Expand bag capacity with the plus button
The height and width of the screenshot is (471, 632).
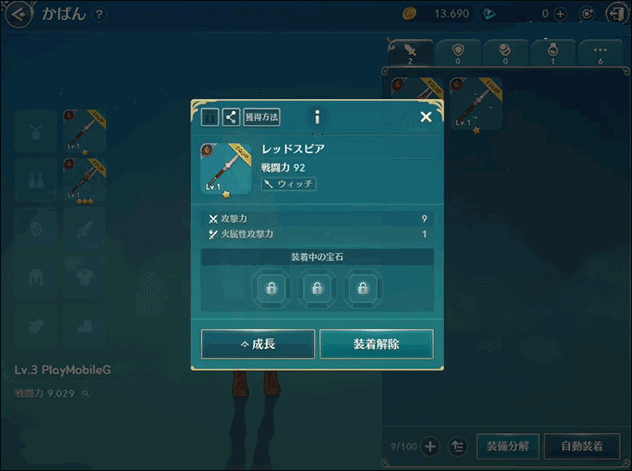point(431,446)
